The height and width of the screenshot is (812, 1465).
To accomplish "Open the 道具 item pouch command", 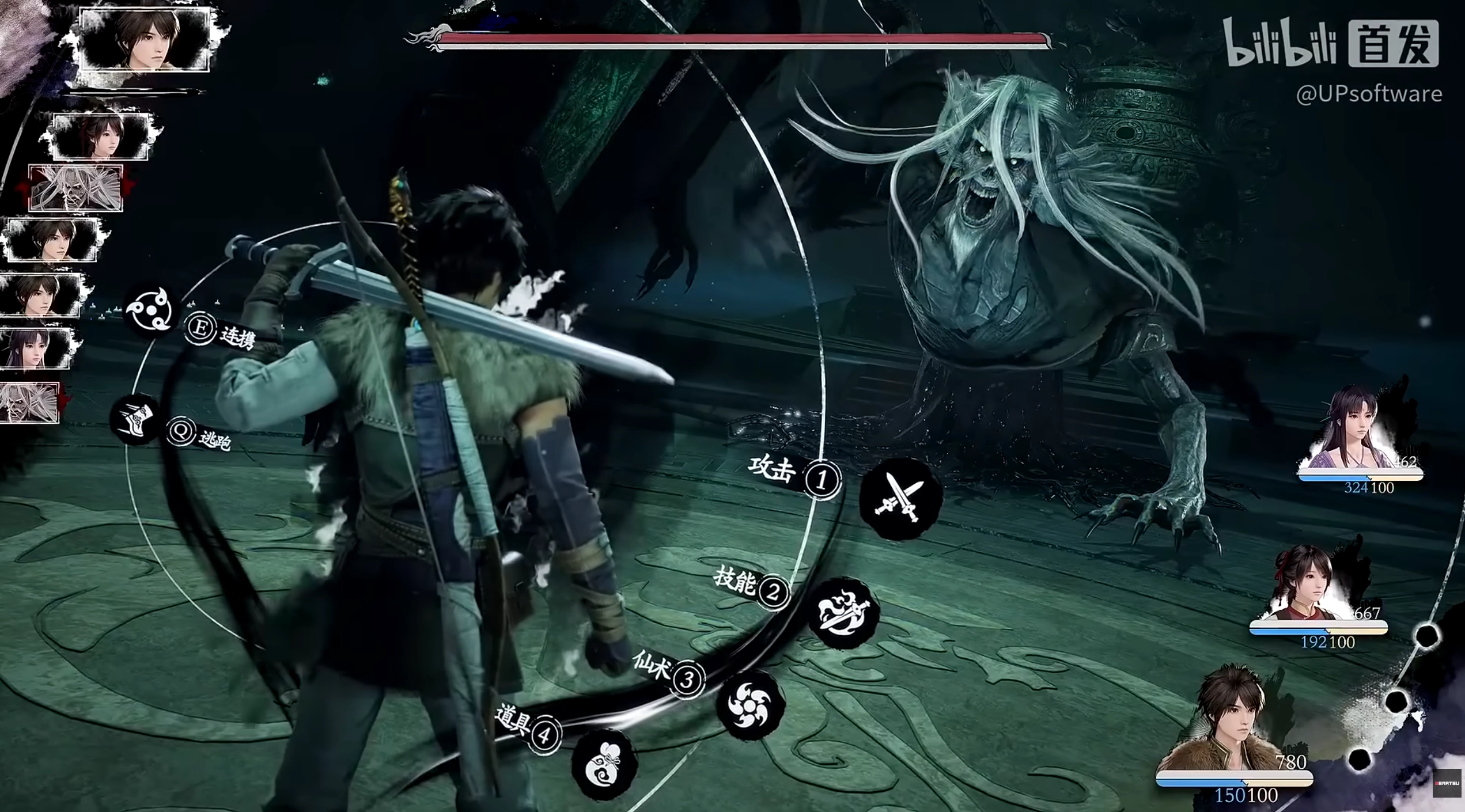I will point(604,765).
